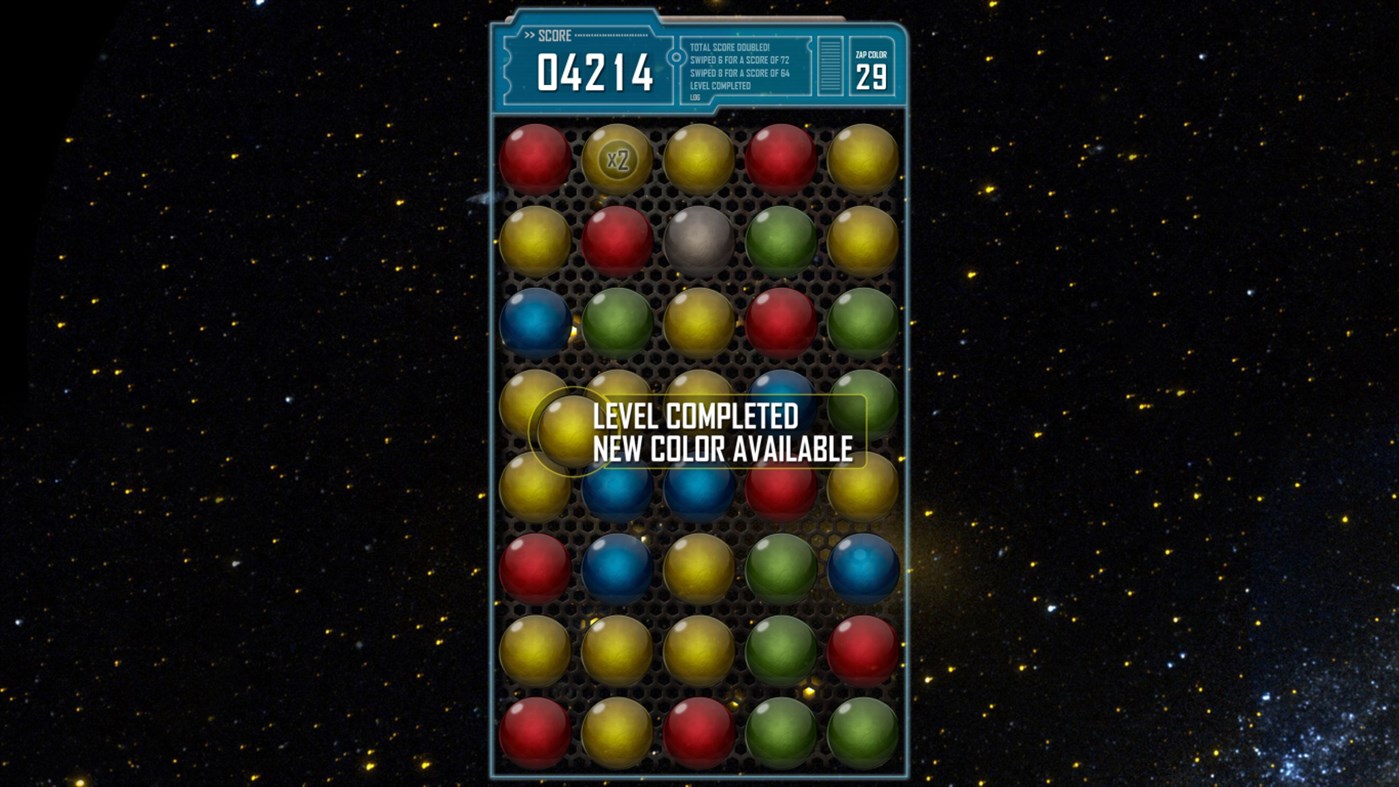Select the x2 multiplier ball

click(618, 157)
